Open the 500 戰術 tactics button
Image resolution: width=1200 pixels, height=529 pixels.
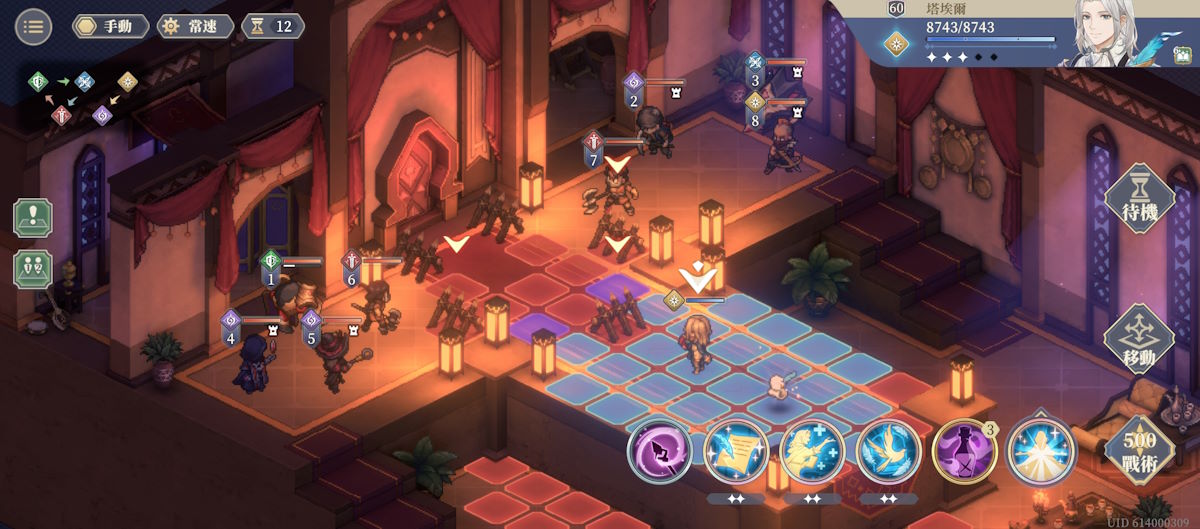(x=1139, y=448)
